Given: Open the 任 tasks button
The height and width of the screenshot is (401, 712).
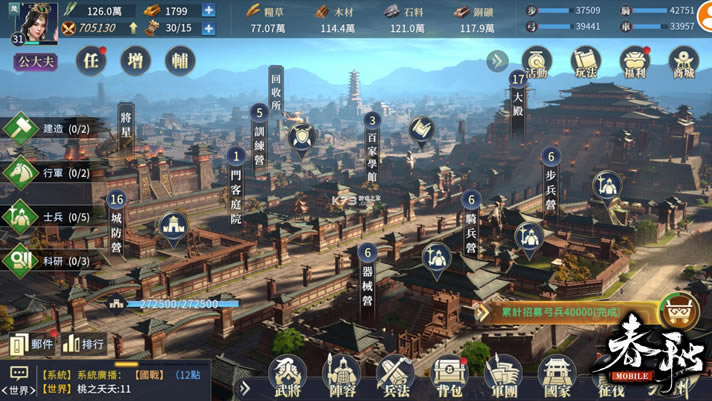Looking at the screenshot, I should tap(93, 60).
